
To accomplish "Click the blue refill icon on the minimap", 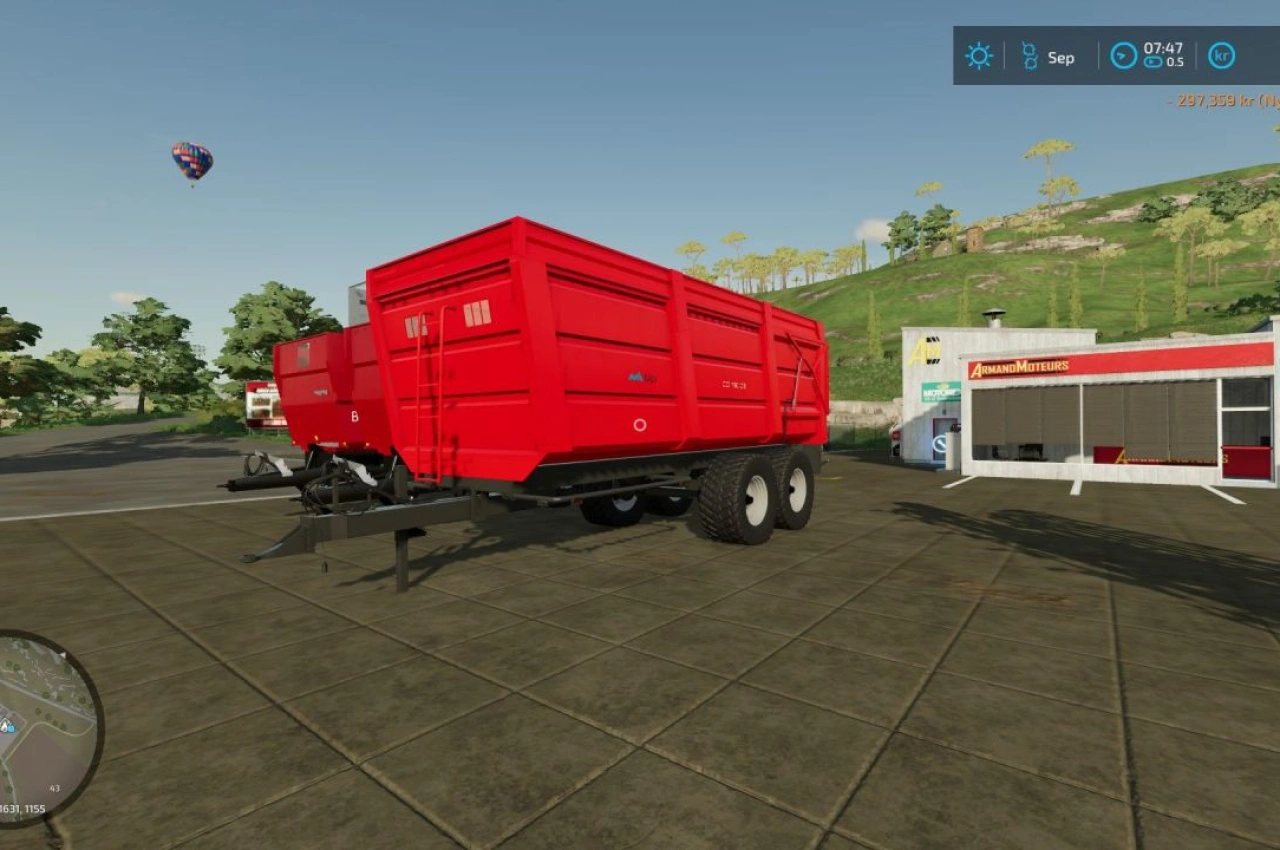I will 12,728.
